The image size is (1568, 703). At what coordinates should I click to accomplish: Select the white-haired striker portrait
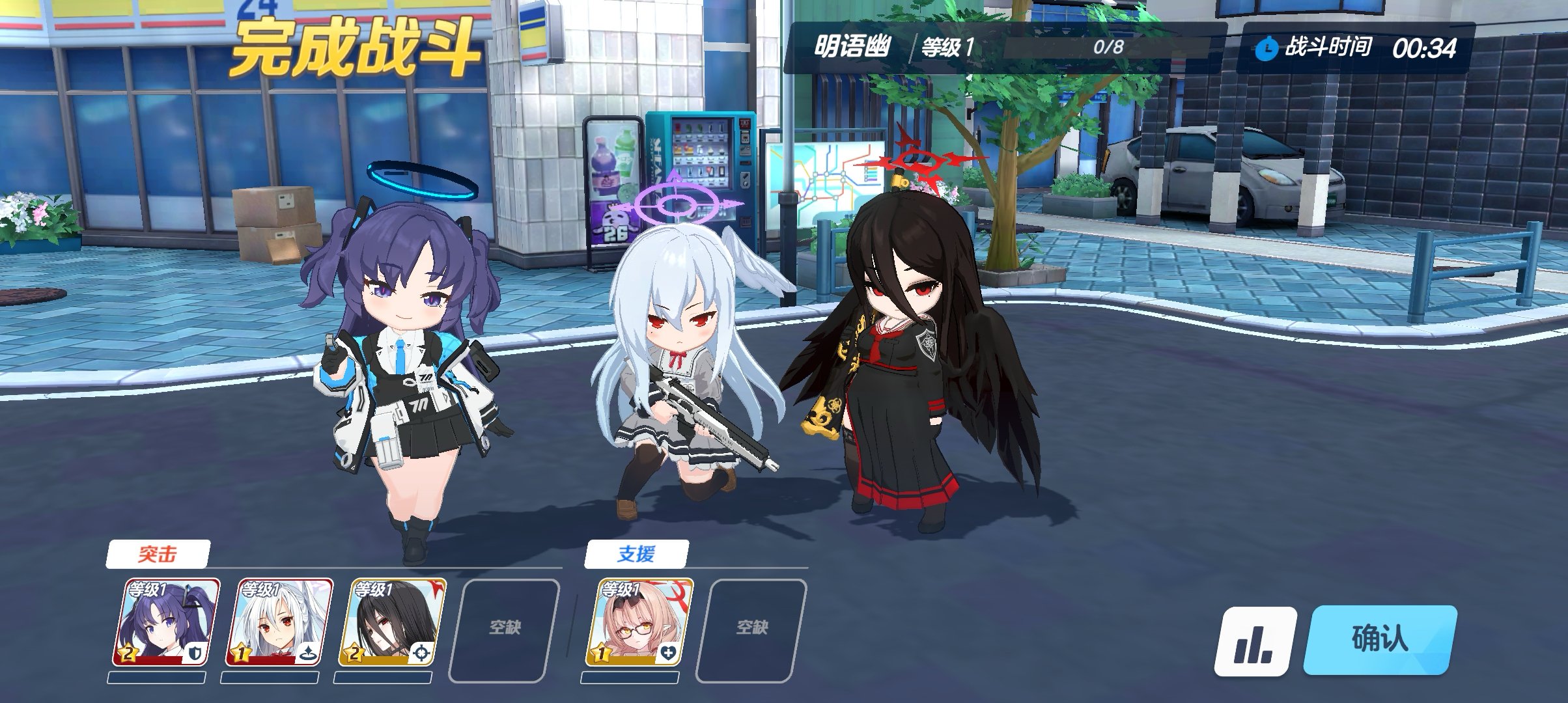pos(279,622)
